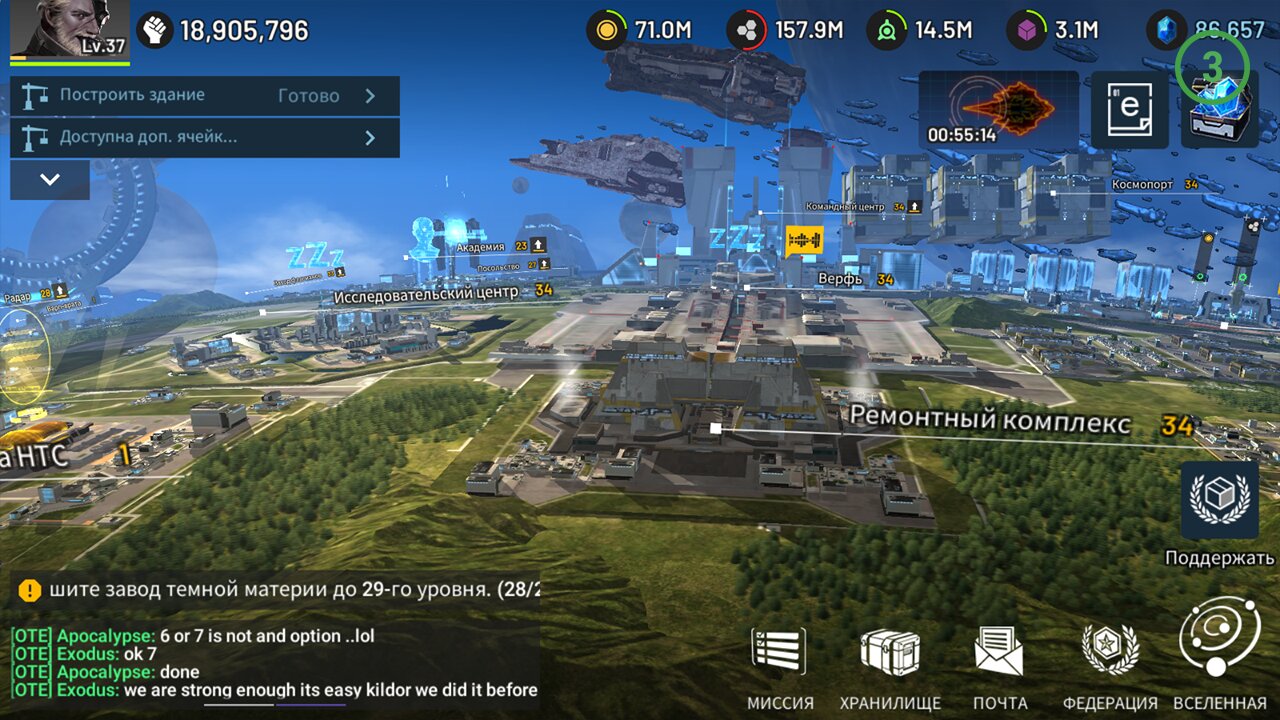The width and height of the screenshot is (1280, 720).
Task: Select the 'Исследовательский центр' building label
Action: tap(427, 293)
